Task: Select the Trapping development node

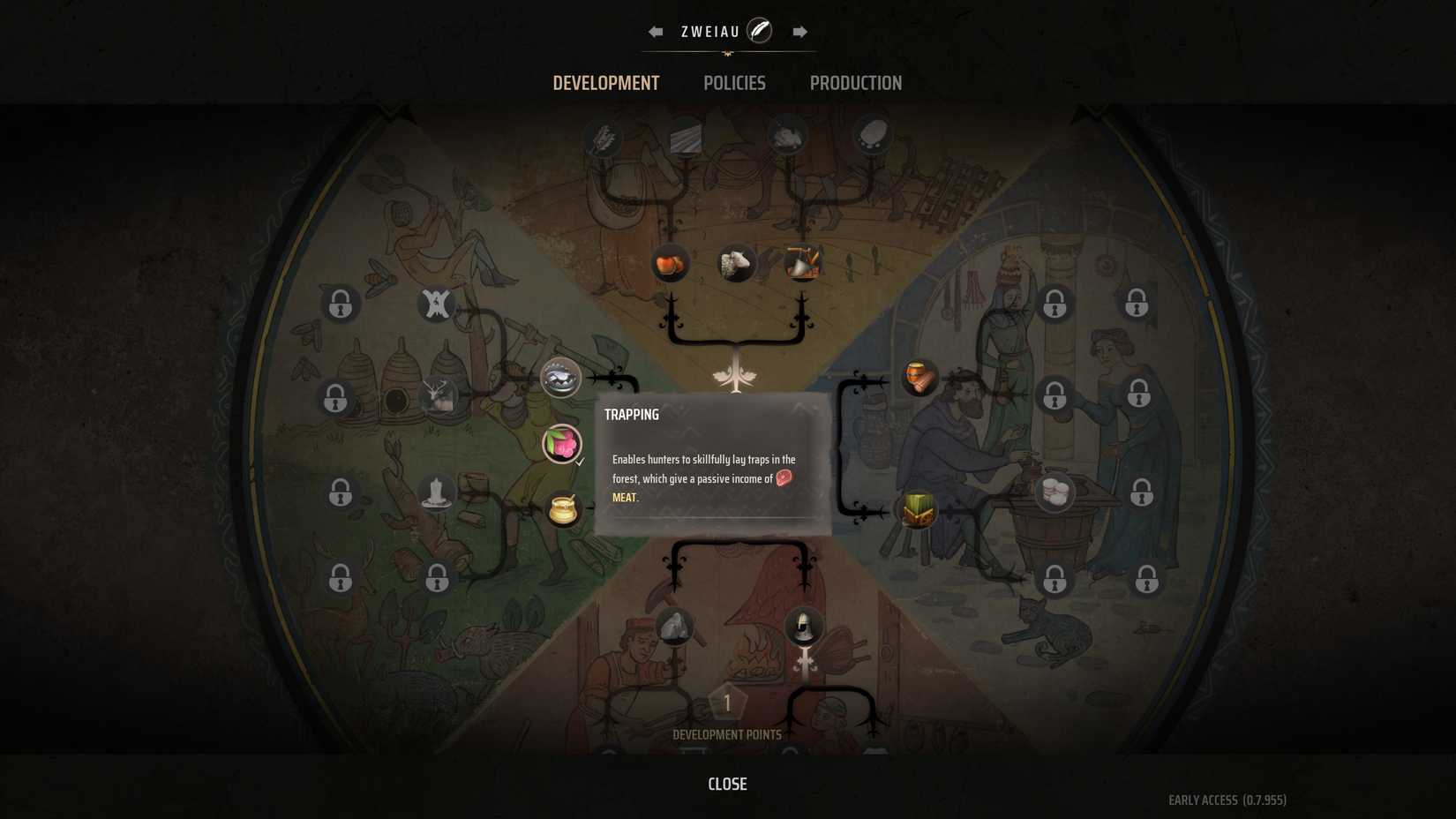Action: [x=559, y=379]
